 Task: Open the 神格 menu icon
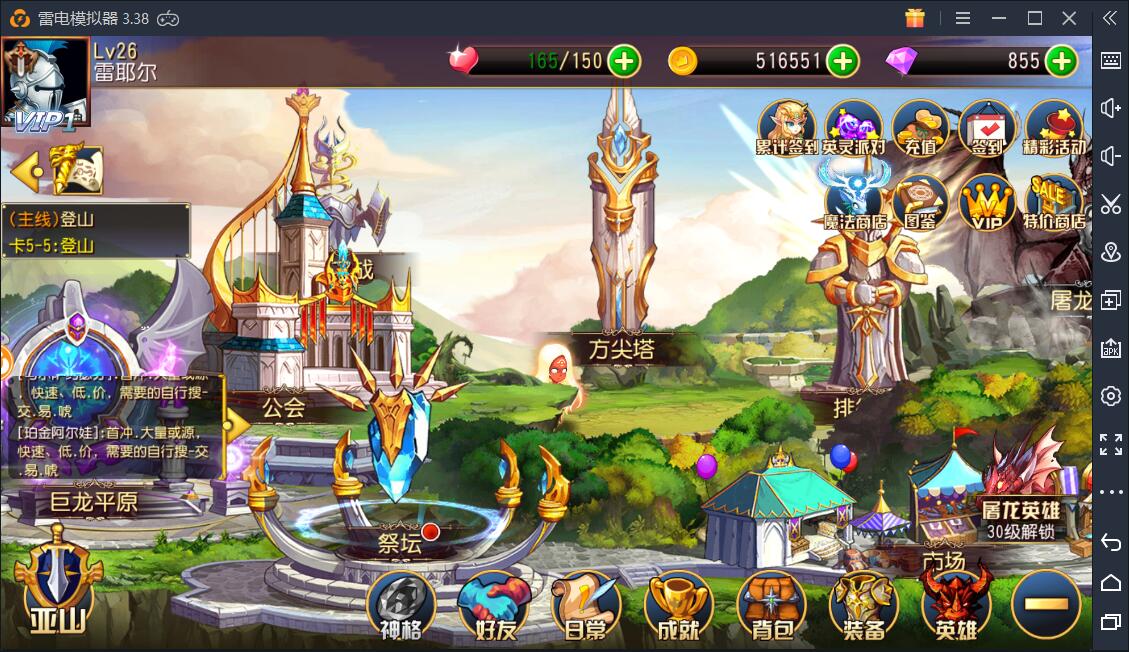(402, 605)
